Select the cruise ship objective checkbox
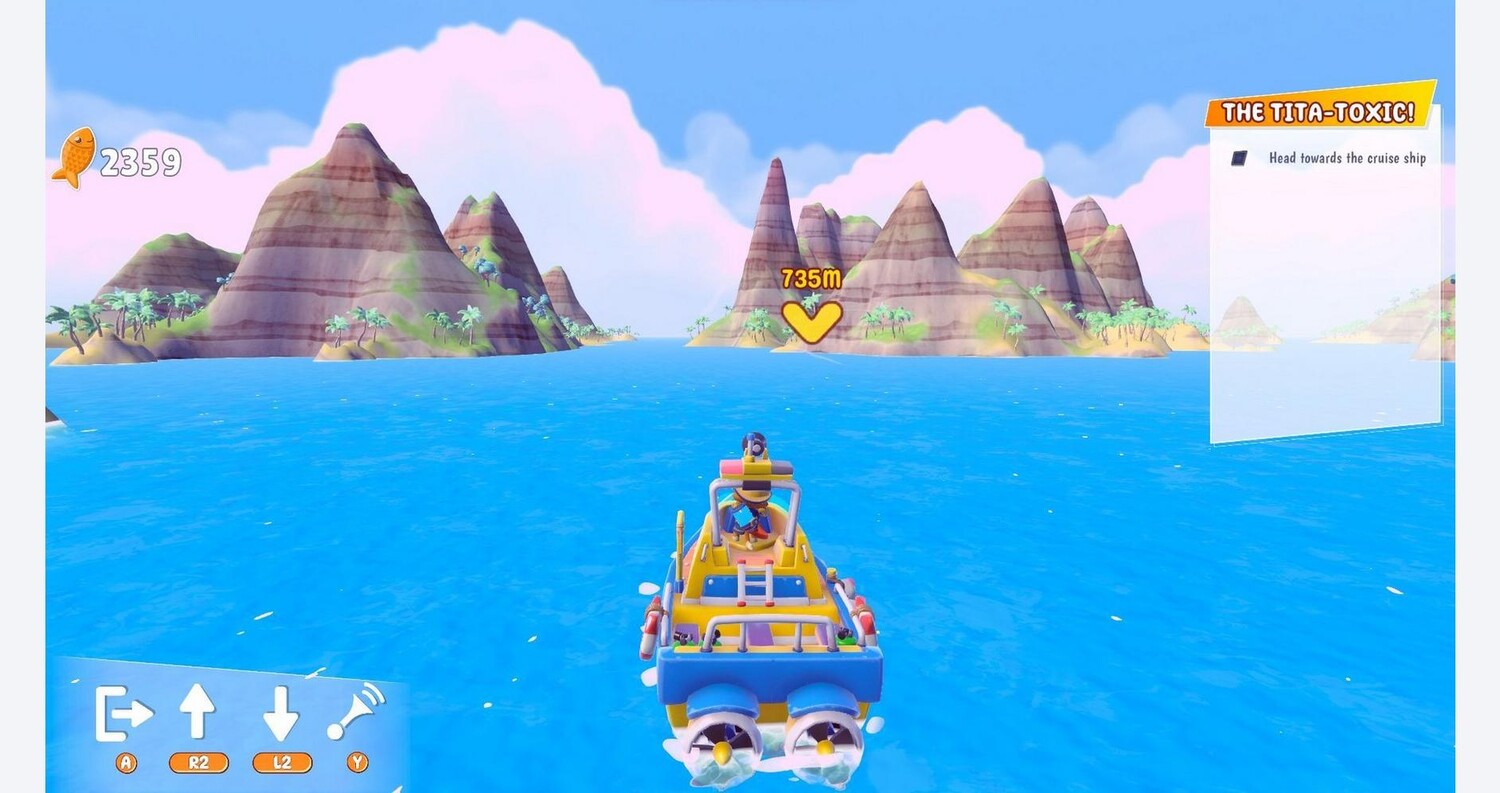Image resolution: width=1500 pixels, height=793 pixels. click(1240, 158)
